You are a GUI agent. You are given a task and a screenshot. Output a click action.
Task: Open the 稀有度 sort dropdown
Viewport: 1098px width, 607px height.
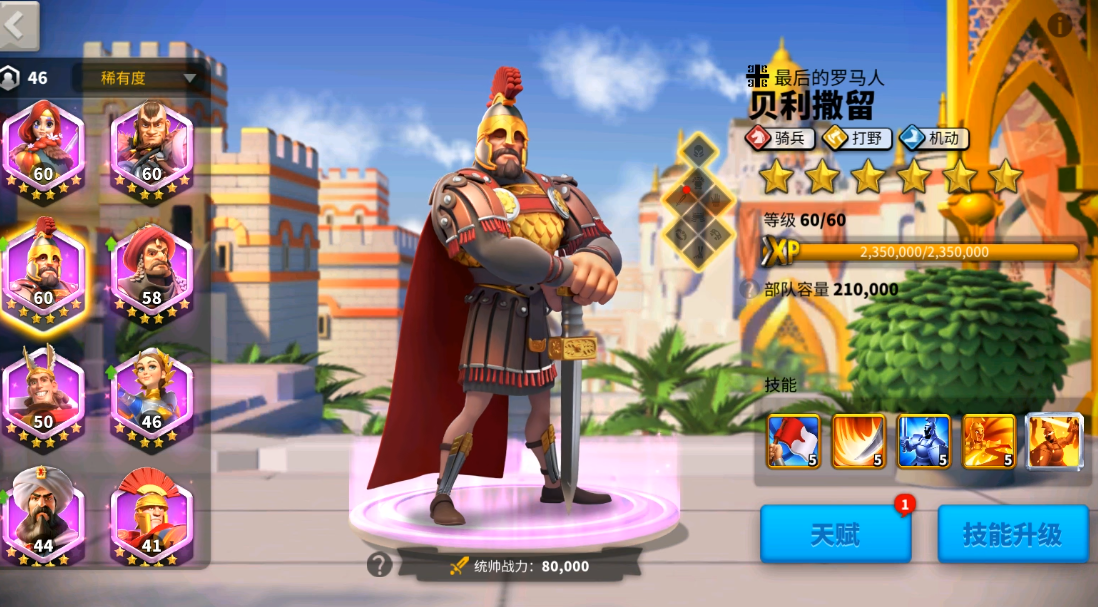pos(147,78)
